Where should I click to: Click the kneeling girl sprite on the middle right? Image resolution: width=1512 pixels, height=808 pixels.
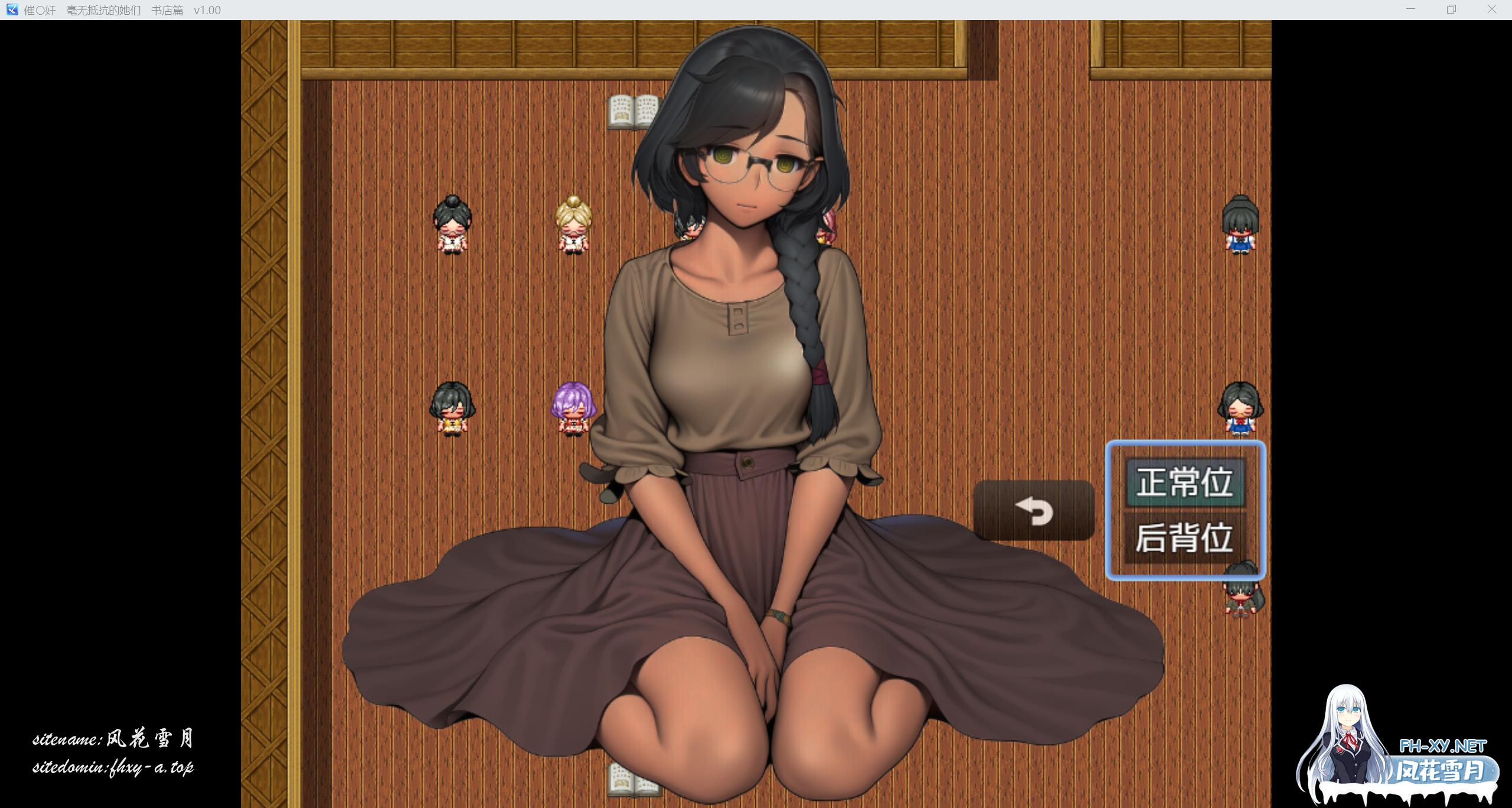1240,409
